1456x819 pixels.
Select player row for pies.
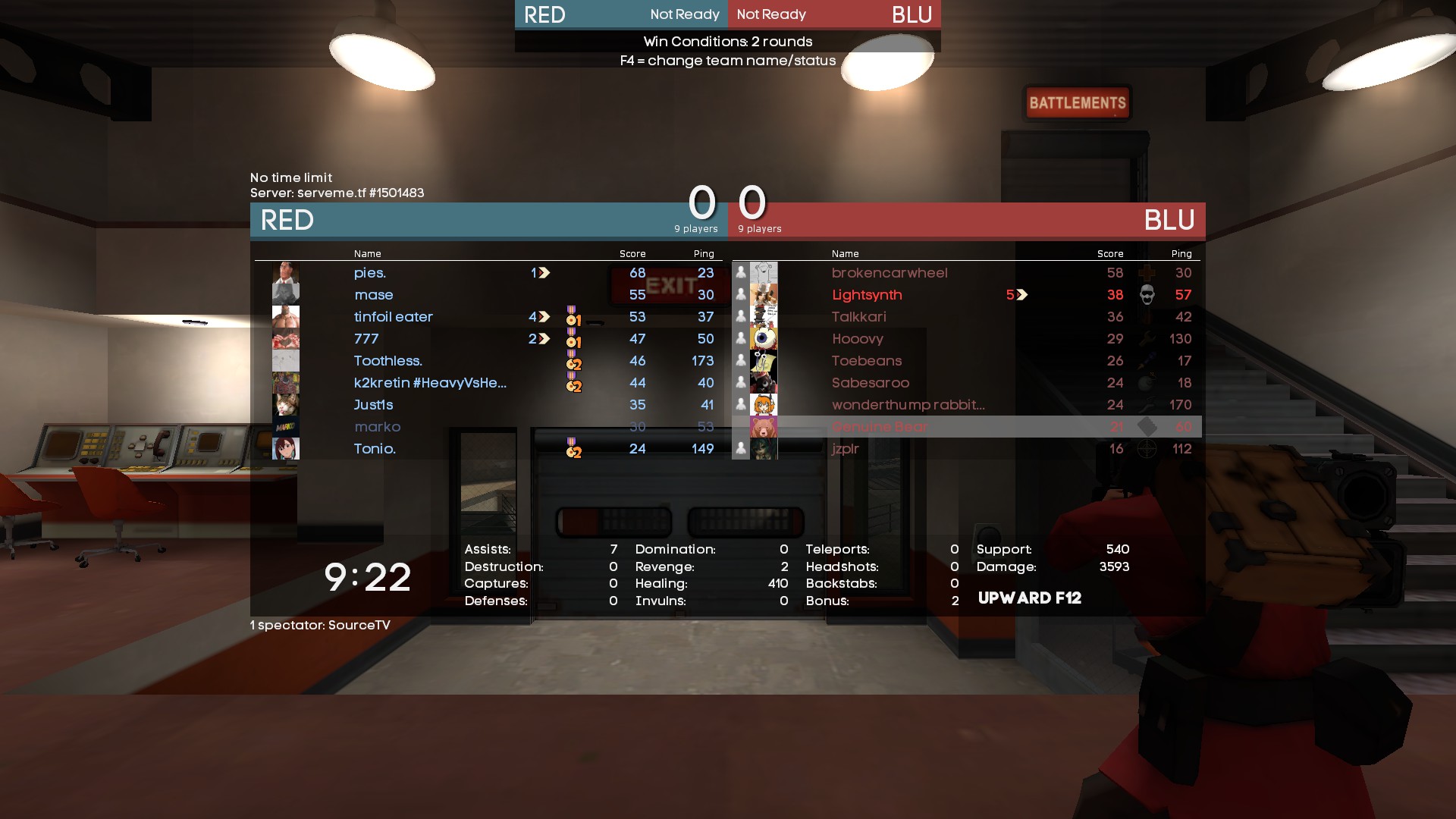click(370, 273)
